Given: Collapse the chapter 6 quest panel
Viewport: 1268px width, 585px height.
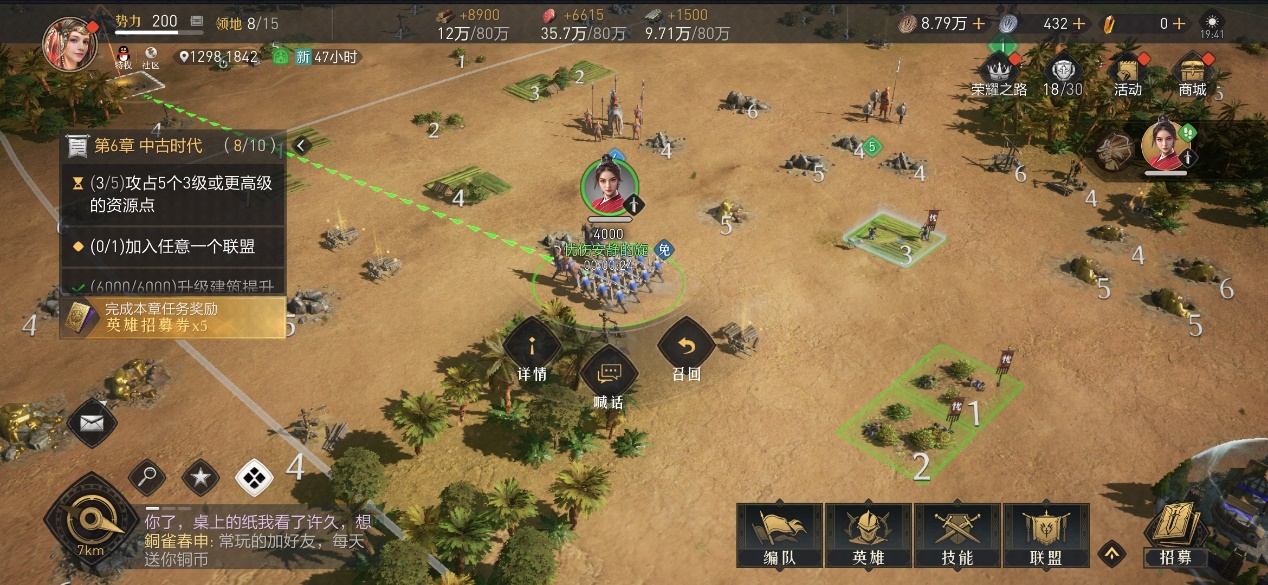Looking at the screenshot, I should [x=300, y=146].
